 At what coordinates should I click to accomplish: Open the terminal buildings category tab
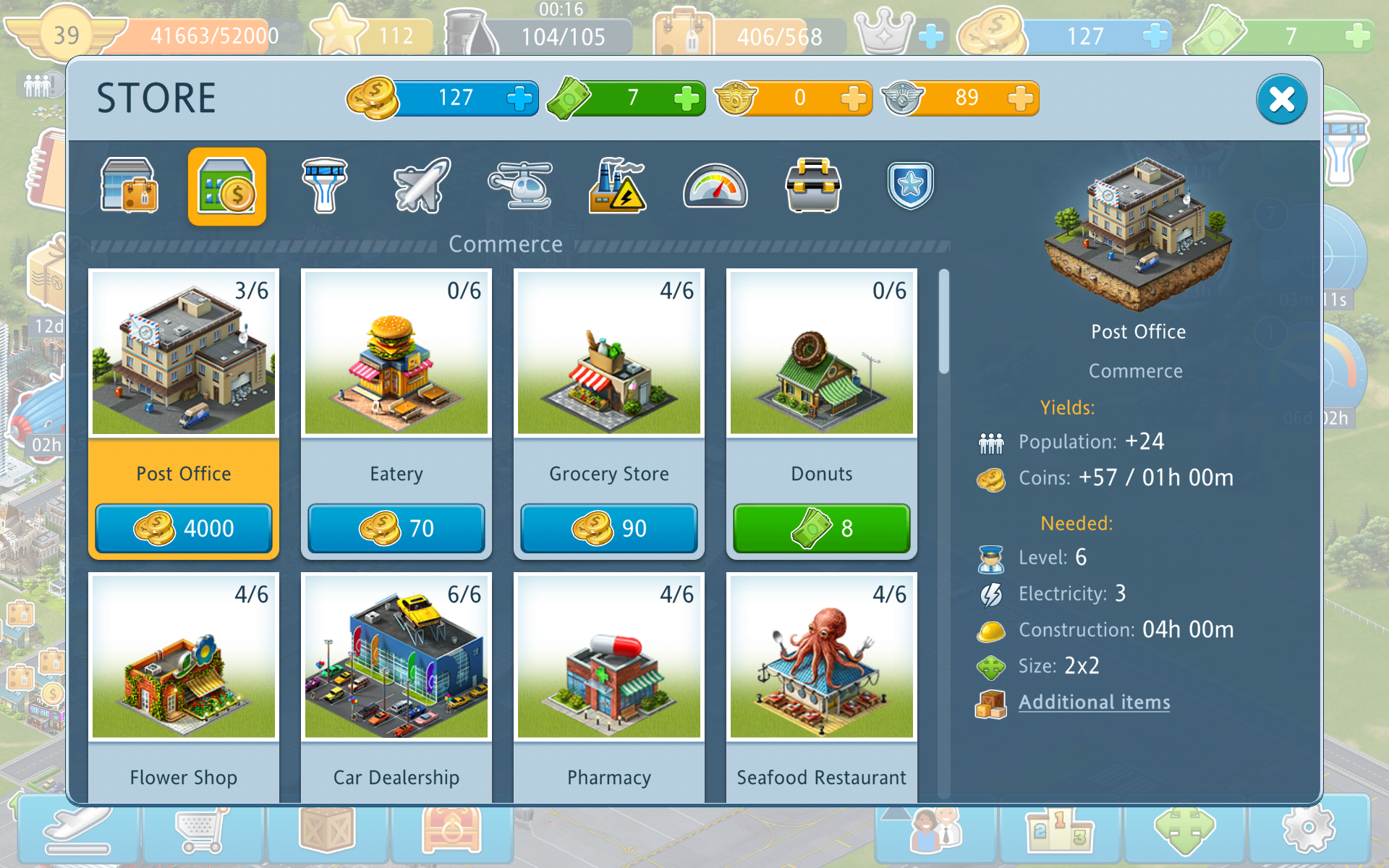click(x=129, y=187)
